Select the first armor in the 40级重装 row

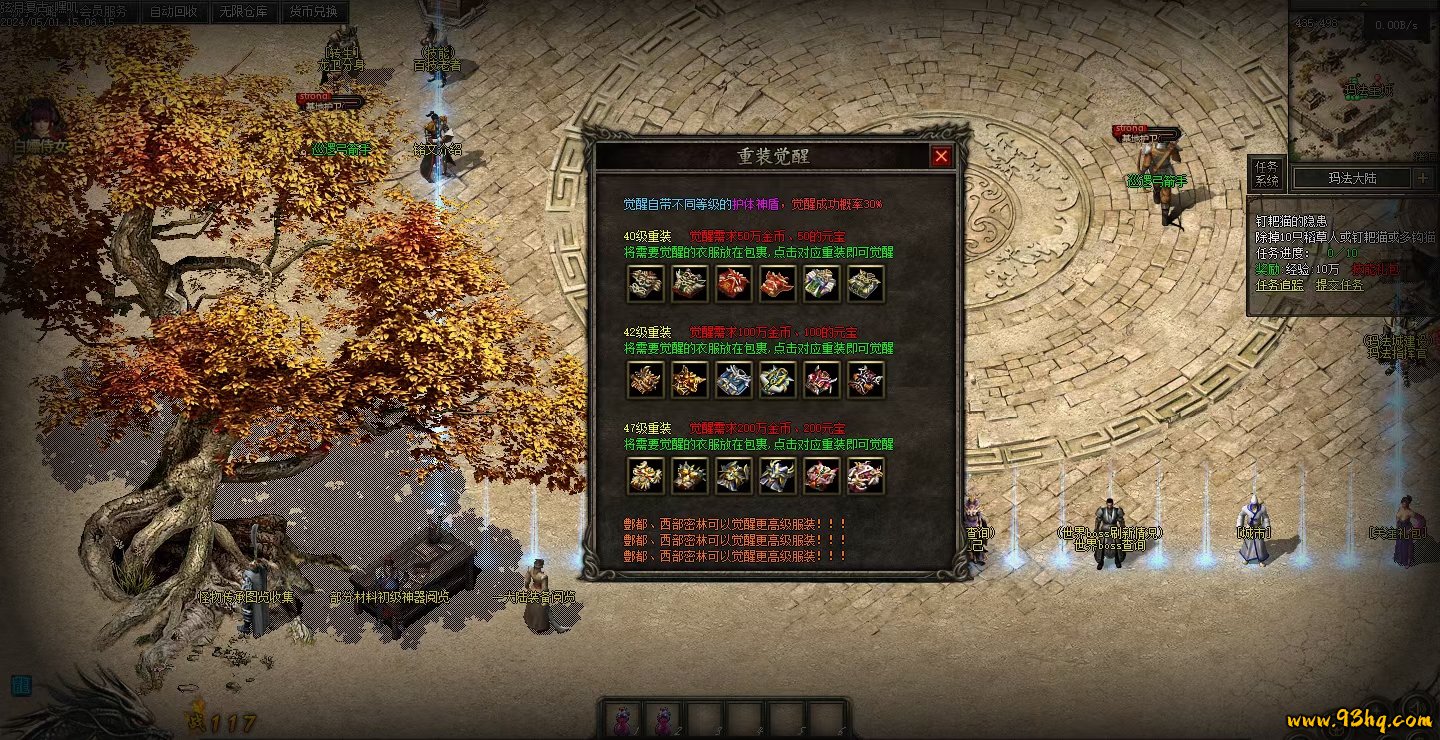click(x=645, y=284)
